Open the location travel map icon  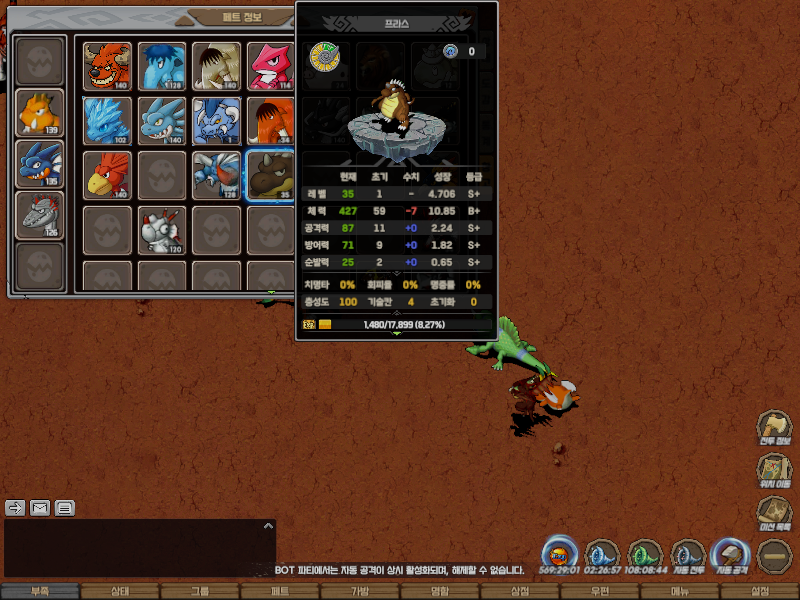coord(774,469)
